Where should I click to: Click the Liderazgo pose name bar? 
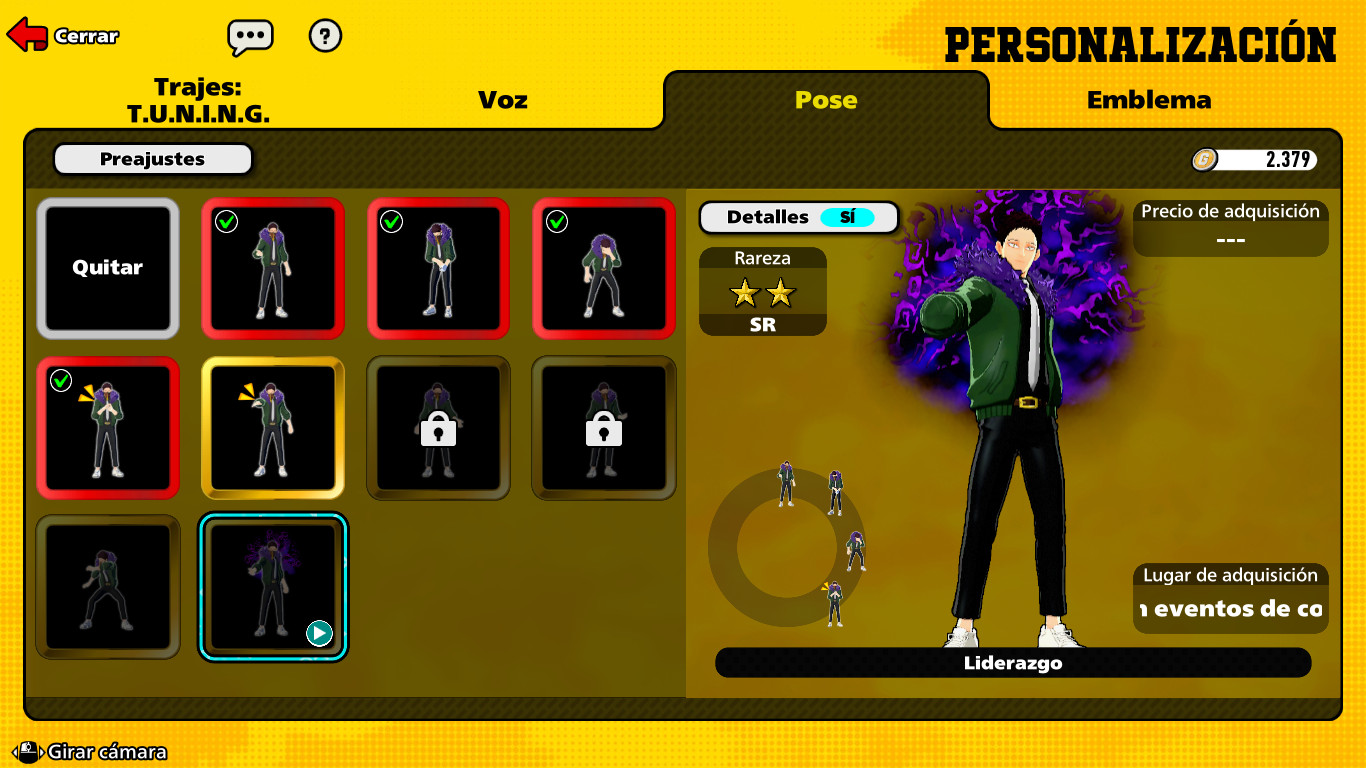(x=1013, y=662)
